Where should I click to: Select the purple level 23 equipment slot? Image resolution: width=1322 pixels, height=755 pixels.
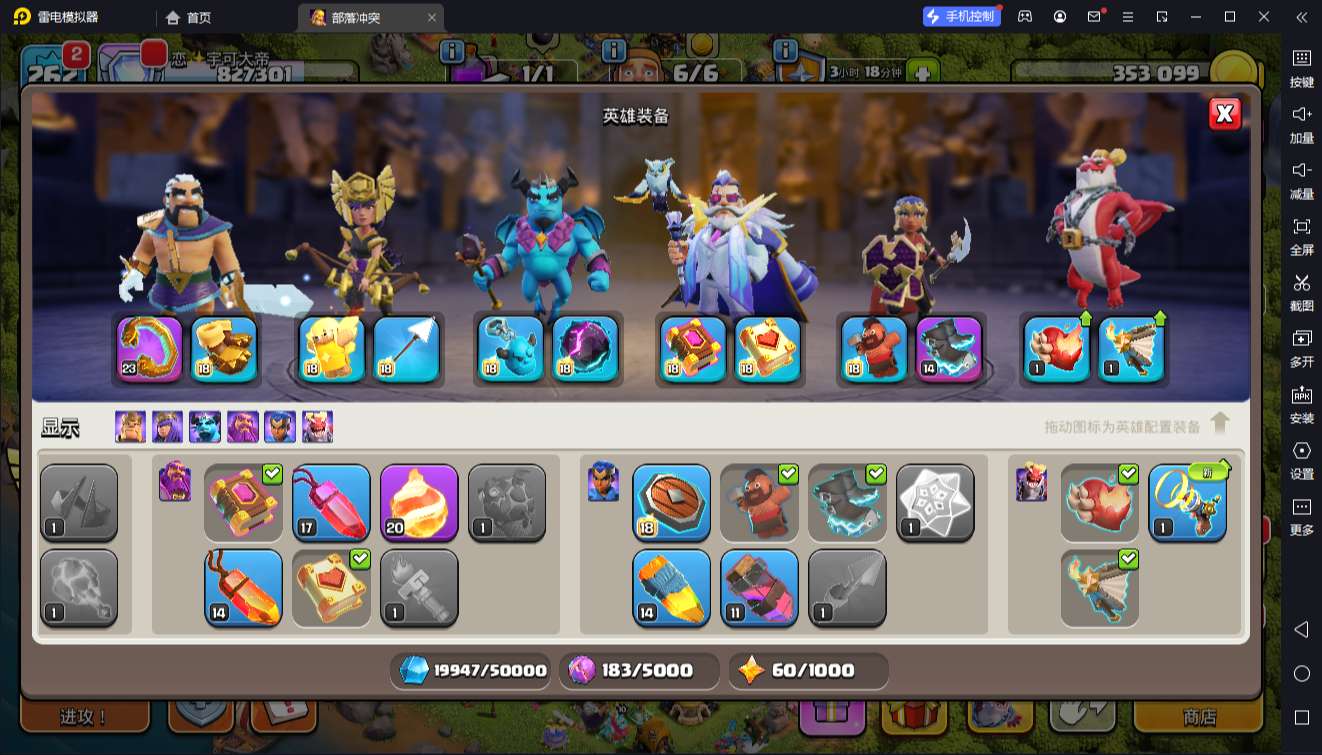pos(150,349)
